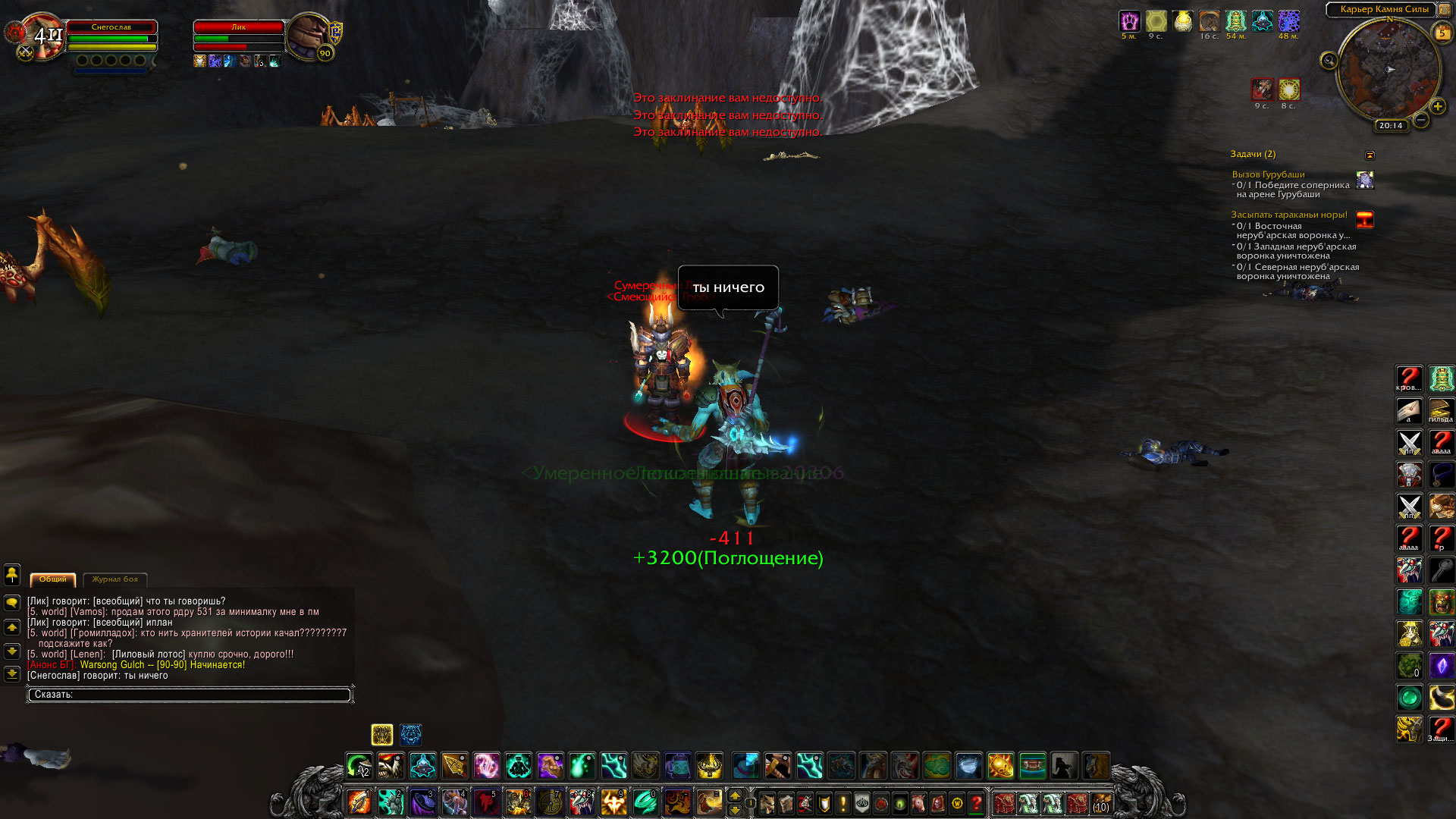Zoom out the minimap with minus button
This screenshot has width=1456, height=819.
(1421, 120)
